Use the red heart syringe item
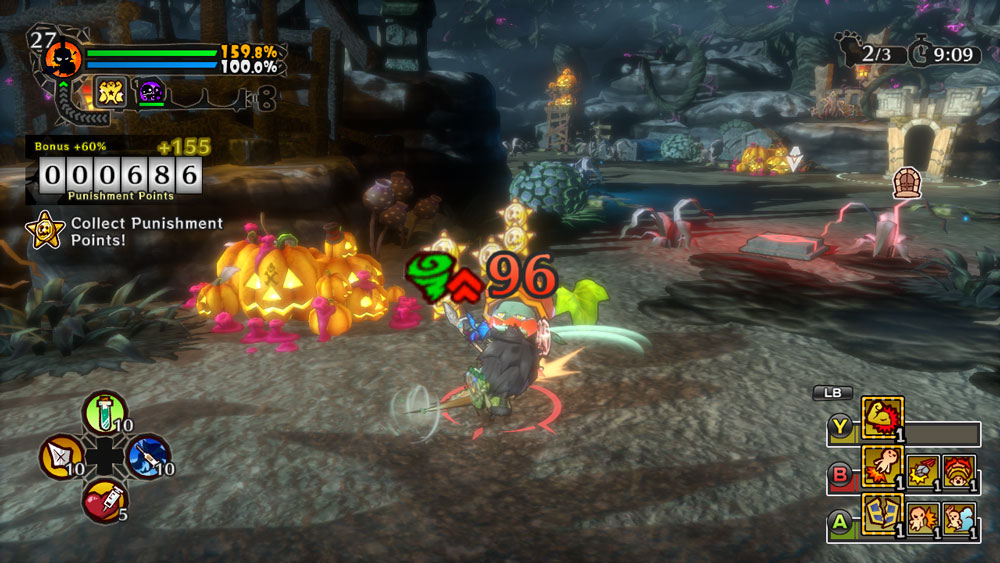 (104, 498)
